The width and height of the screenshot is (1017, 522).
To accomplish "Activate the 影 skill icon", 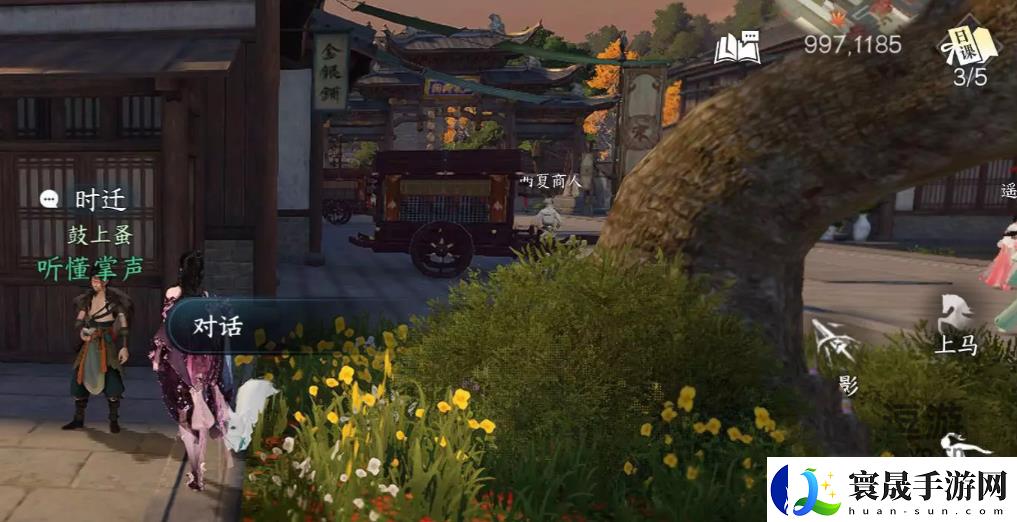I will click(x=836, y=353).
